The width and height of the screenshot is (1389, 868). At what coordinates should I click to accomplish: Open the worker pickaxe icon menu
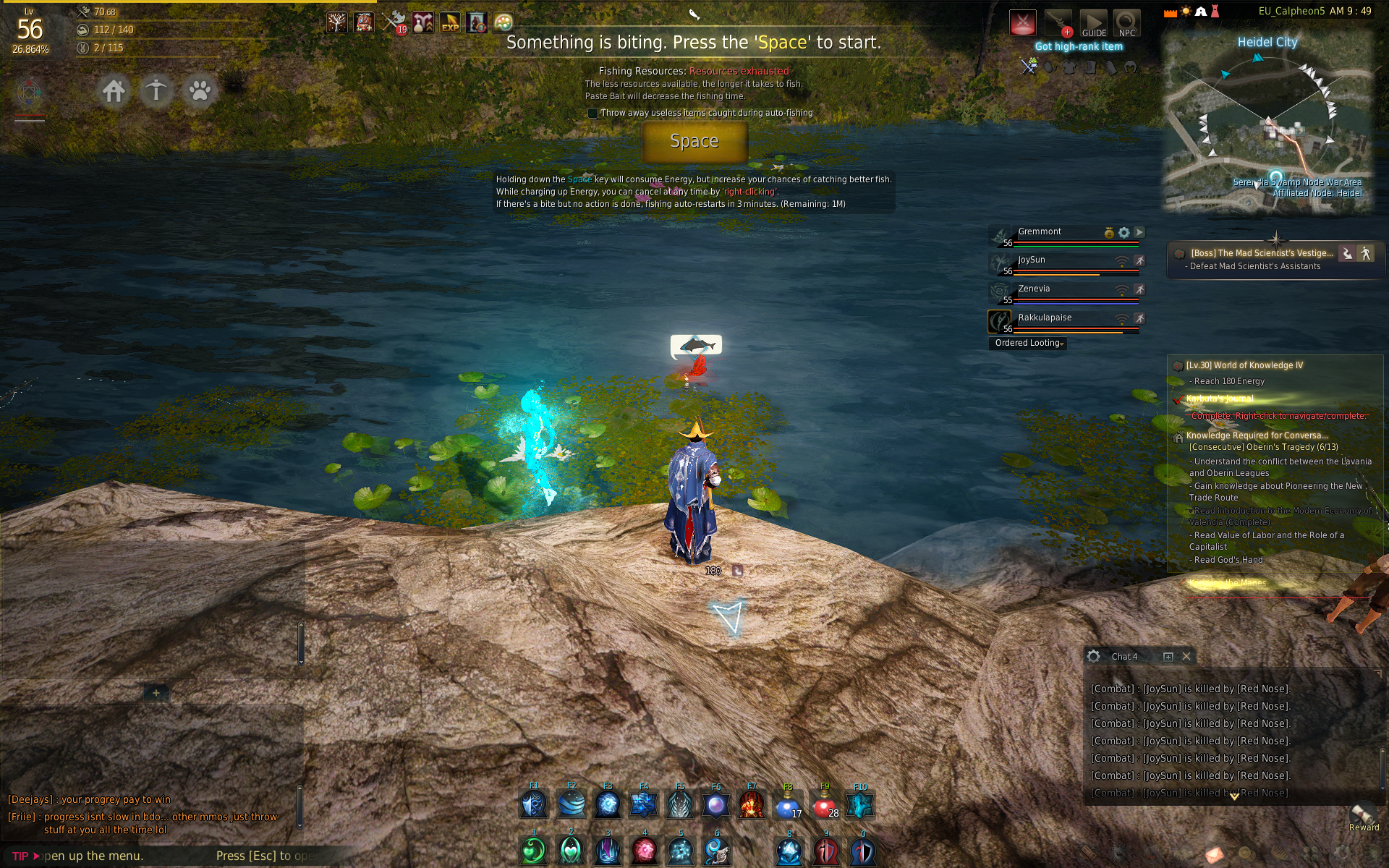pyautogui.click(x=156, y=91)
